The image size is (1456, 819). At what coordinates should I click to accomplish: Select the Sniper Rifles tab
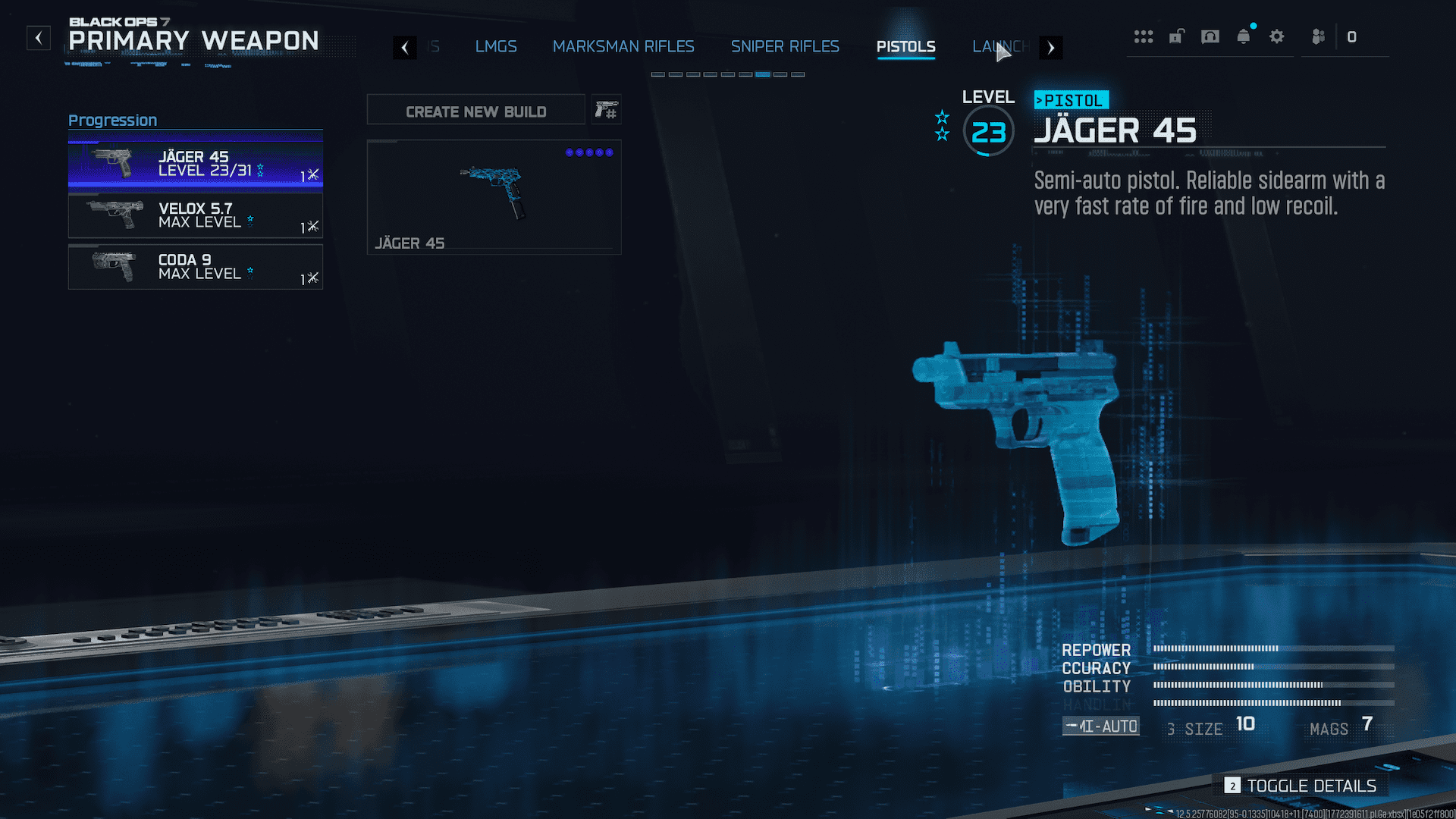coord(785,47)
